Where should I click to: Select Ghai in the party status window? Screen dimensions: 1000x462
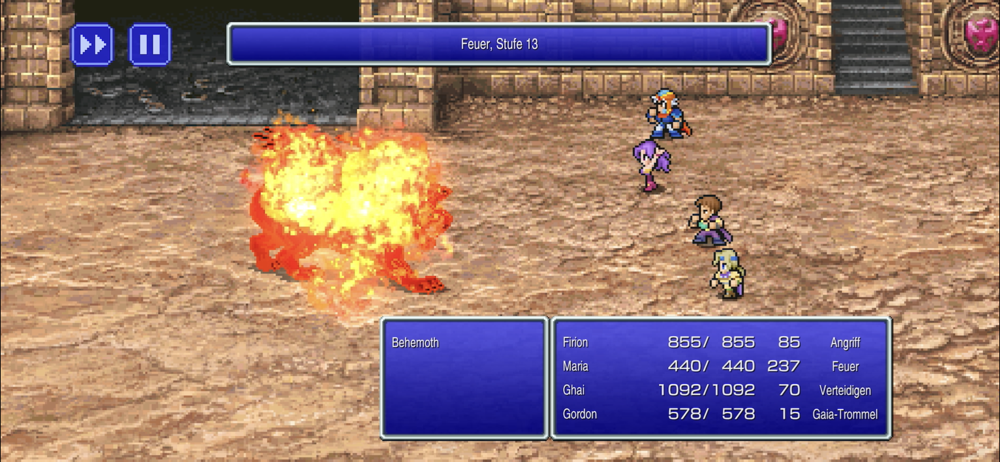tap(720, 390)
